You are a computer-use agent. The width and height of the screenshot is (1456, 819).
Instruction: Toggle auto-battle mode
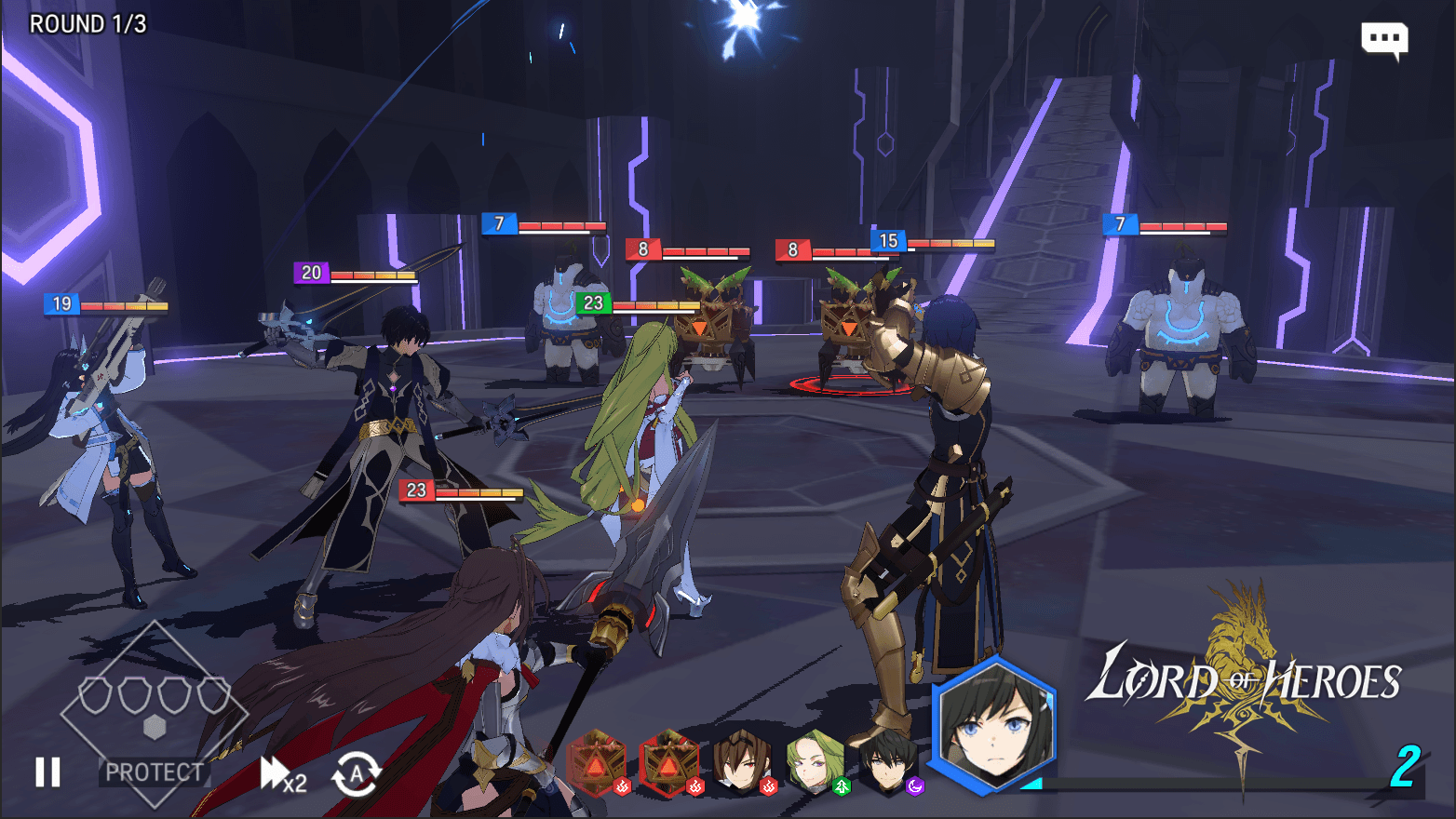(357, 773)
